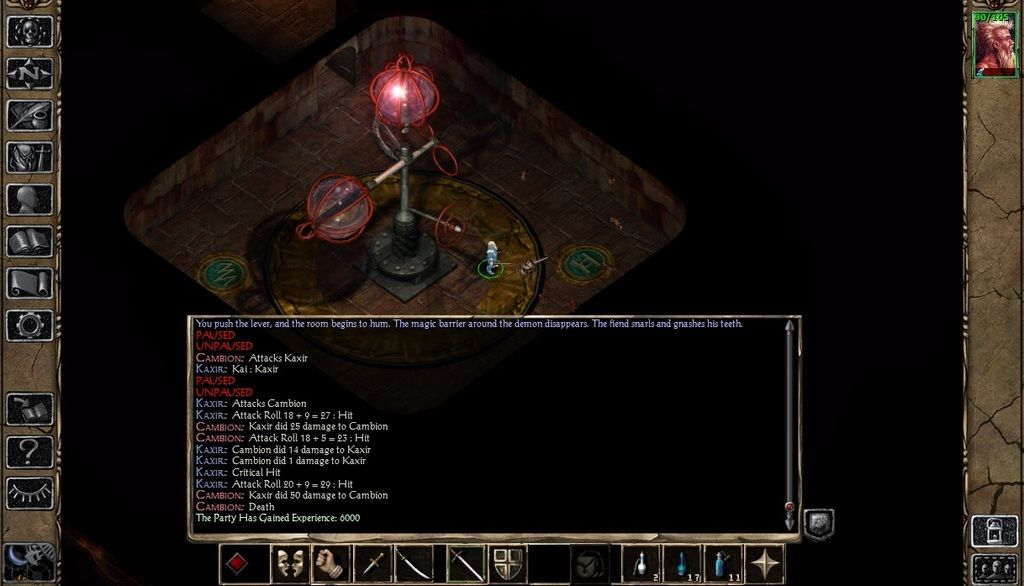The image size is (1024, 586).
Task: Open the journal quill button
Action: coord(30,115)
